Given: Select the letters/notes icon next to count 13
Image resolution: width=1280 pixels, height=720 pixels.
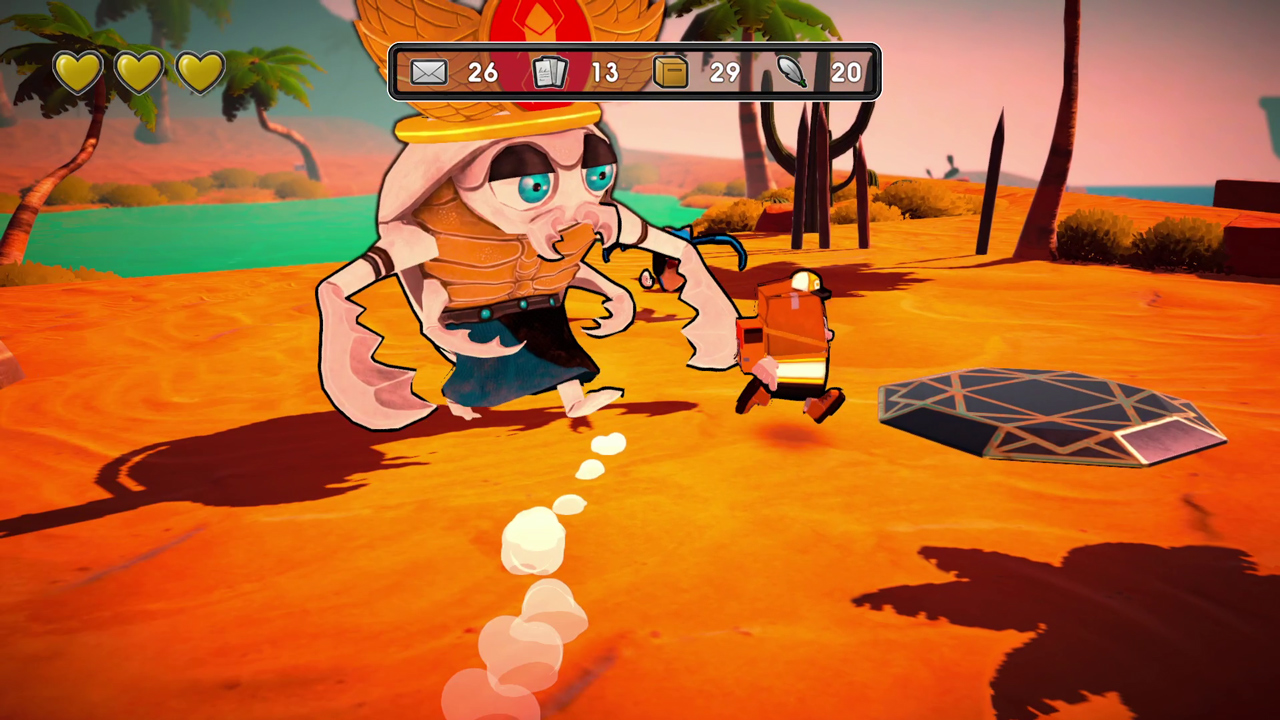Looking at the screenshot, I should click(548, 71).
